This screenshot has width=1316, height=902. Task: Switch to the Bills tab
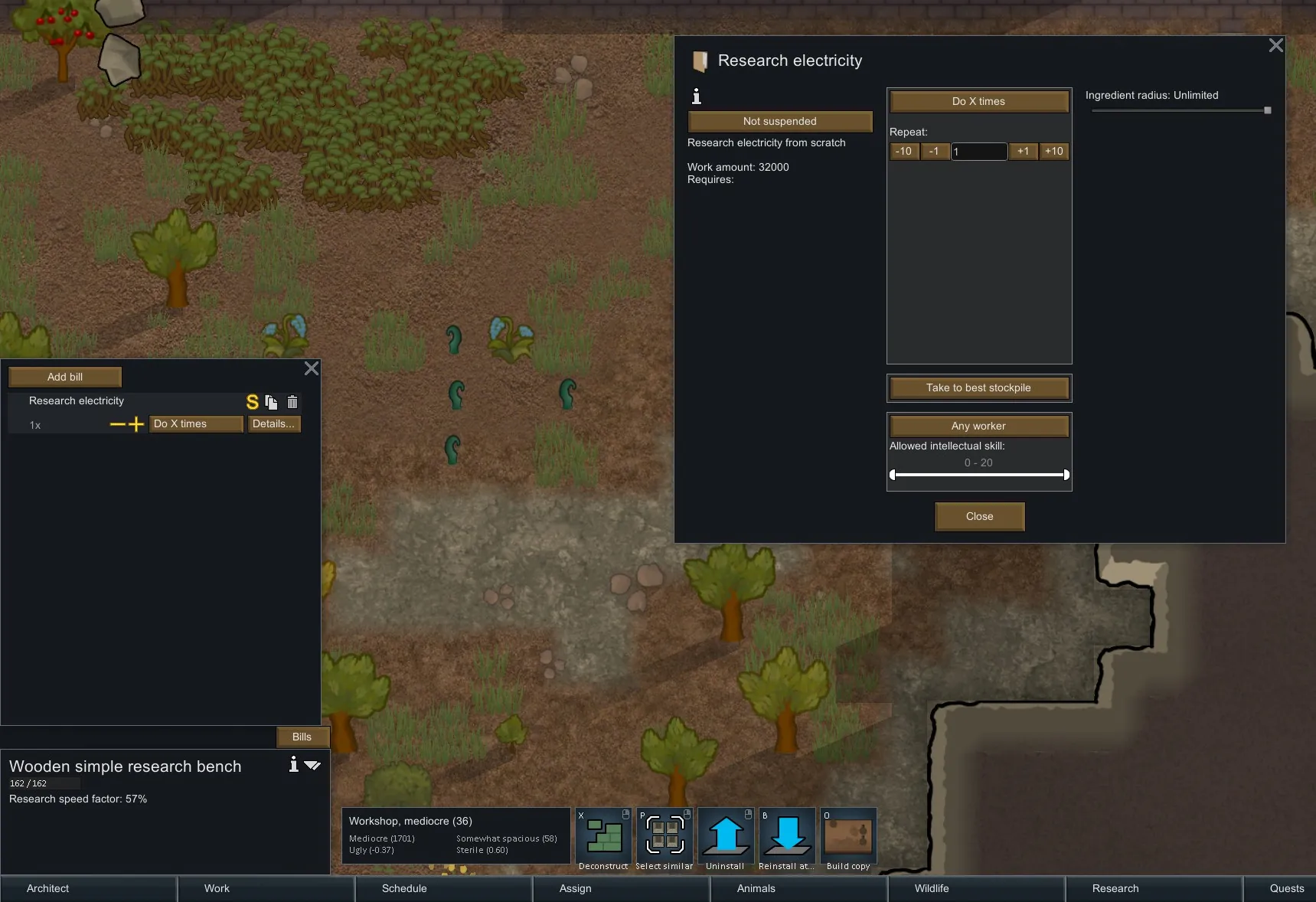302,737
